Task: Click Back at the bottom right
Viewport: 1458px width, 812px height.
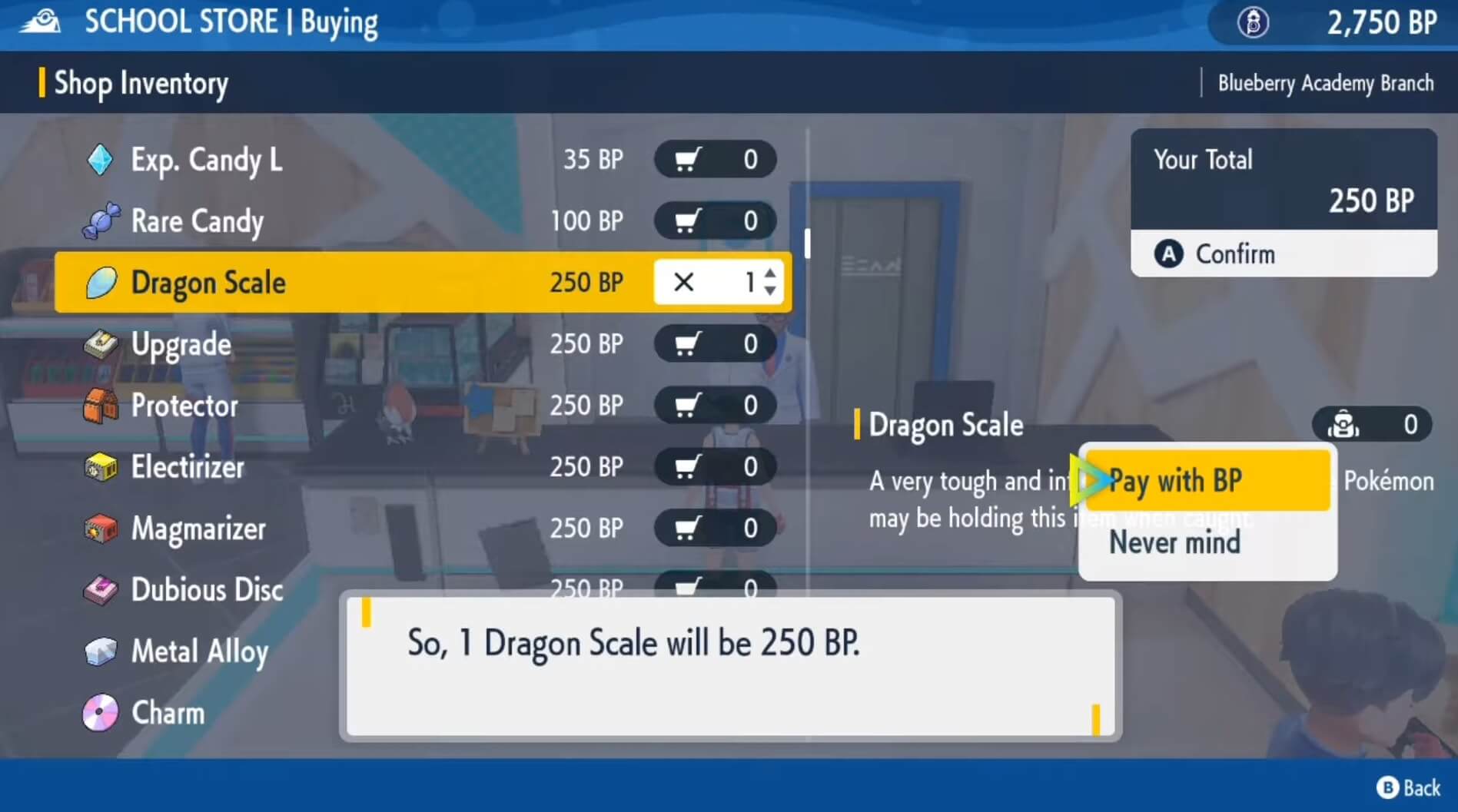Action: [x=1410, y=787]
